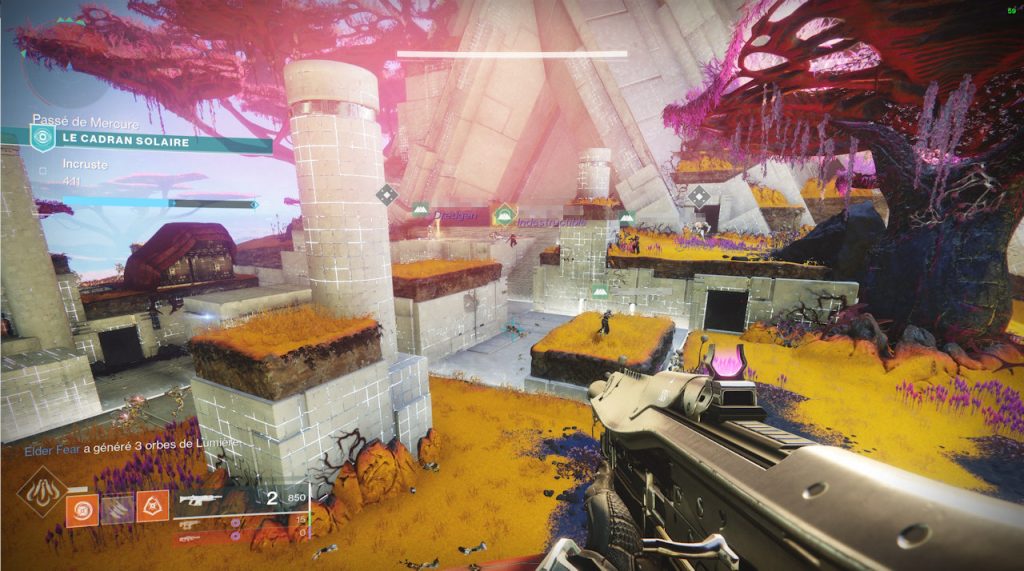The image size is (1024, 571).
Task: Select the Indestructible teammate marker icon
Action: [505, 213]
